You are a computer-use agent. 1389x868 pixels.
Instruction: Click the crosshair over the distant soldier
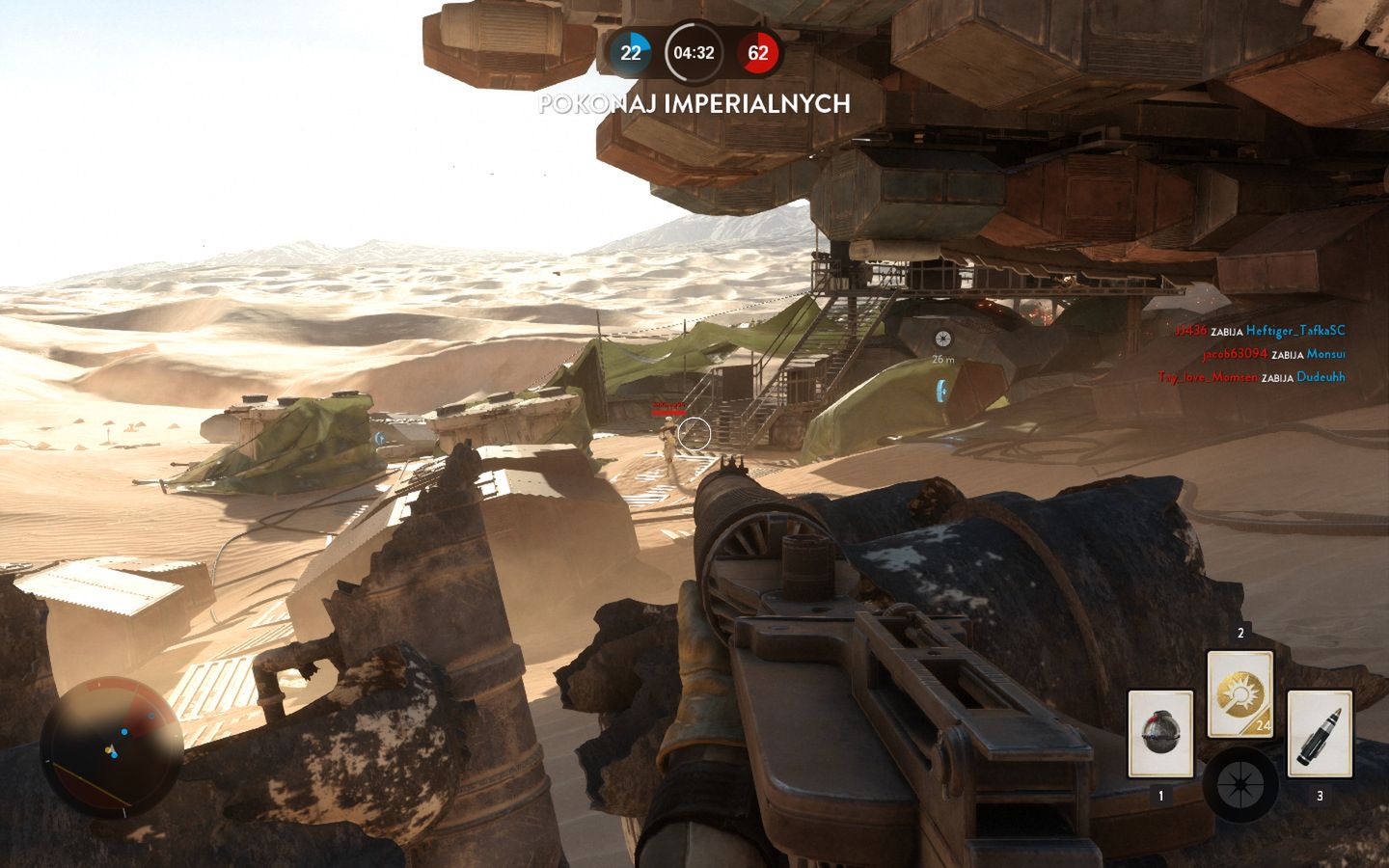tap(696, 433)
